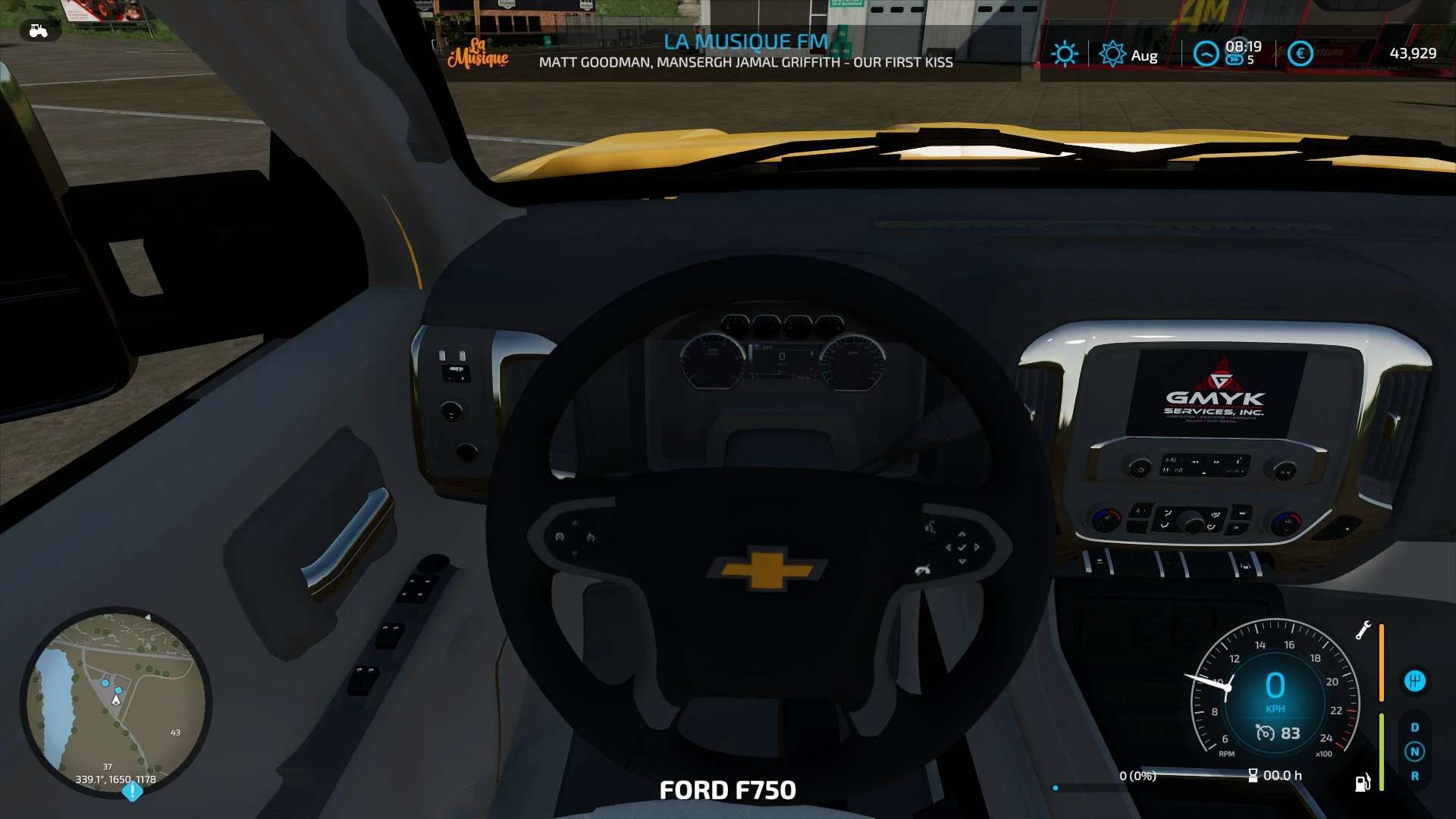Click the wrench damage icon
Image resolution: width=1456 pixels, height=819 pixels.
pos(1363,630)
